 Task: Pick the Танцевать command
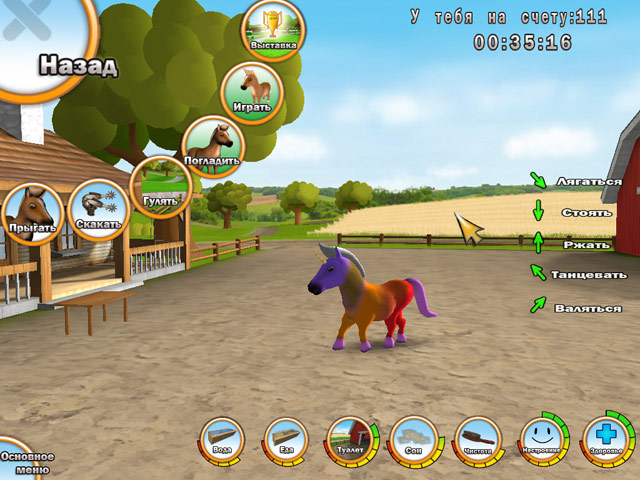pos(590,274)
